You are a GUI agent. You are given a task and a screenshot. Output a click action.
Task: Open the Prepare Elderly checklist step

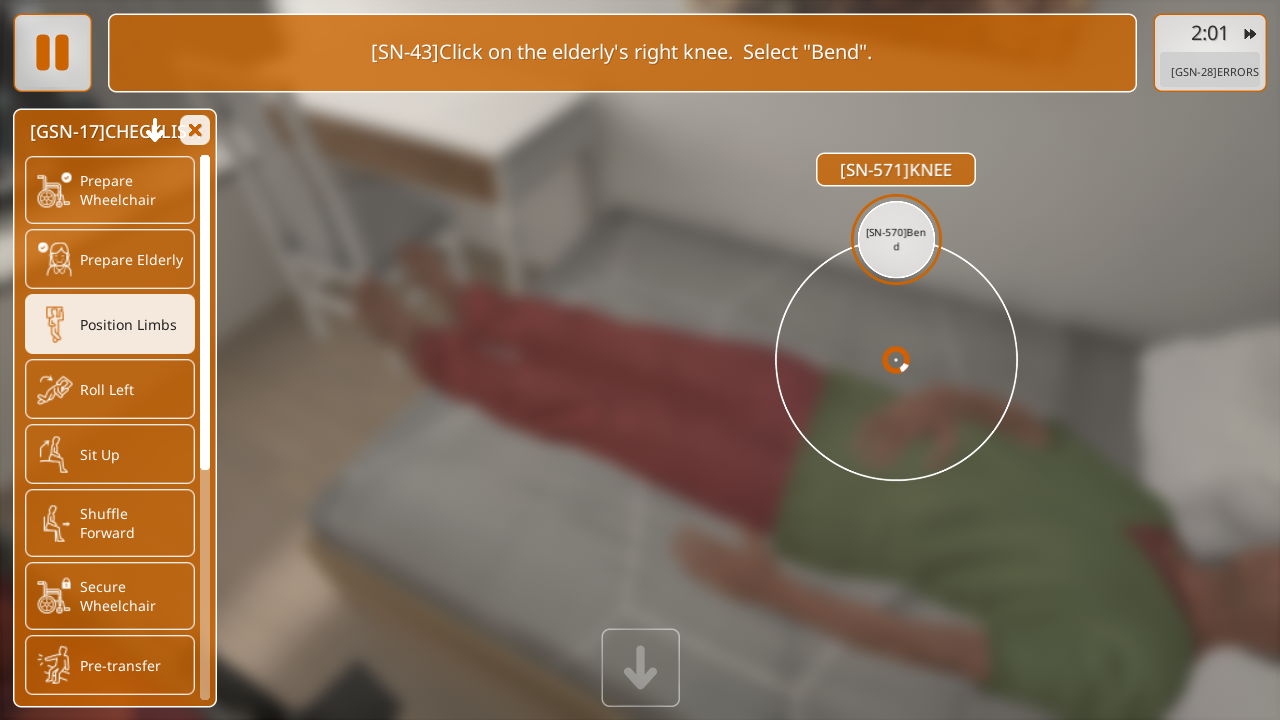click(110, 259)
